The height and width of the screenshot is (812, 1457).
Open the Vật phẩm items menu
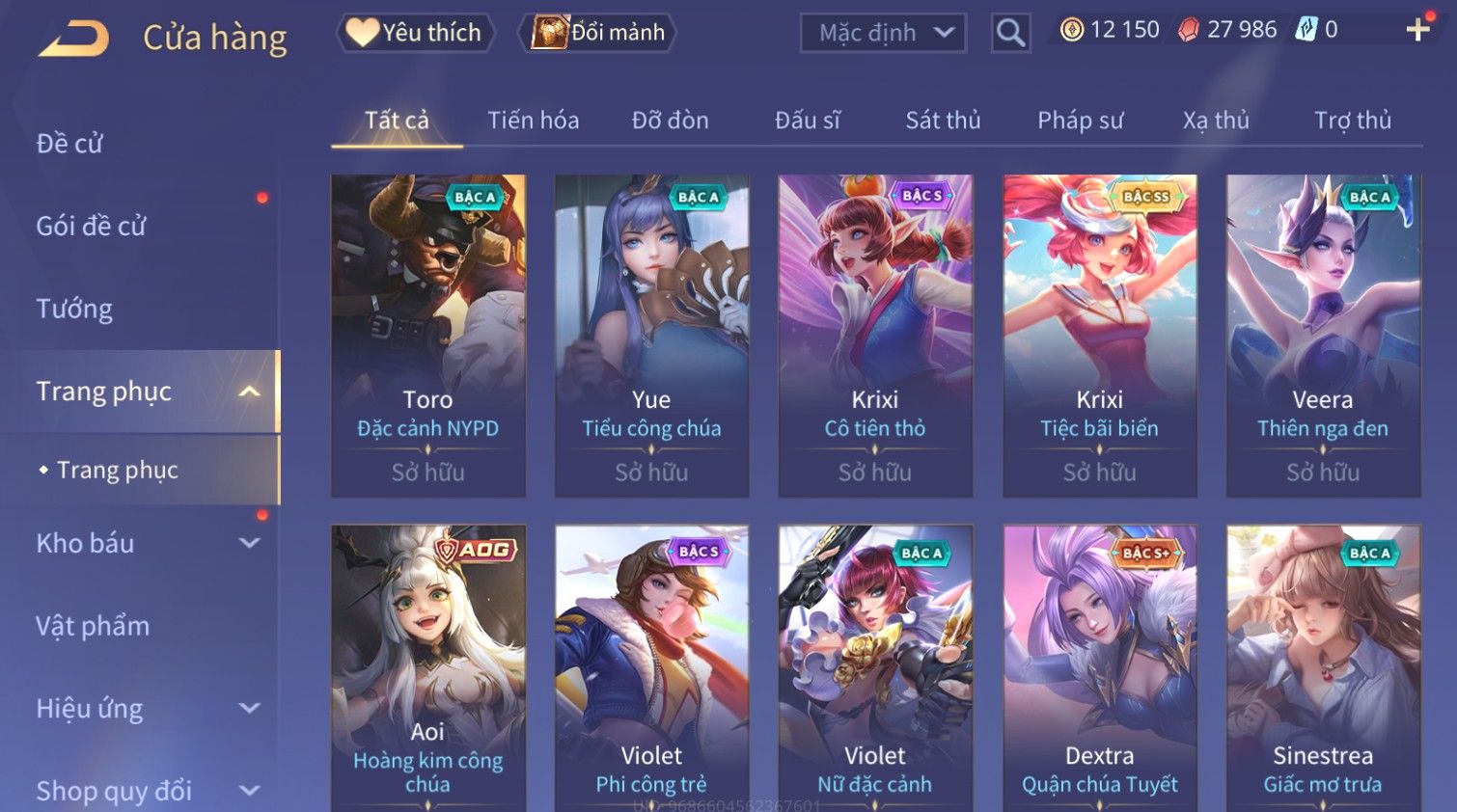[x=93, y=626]
